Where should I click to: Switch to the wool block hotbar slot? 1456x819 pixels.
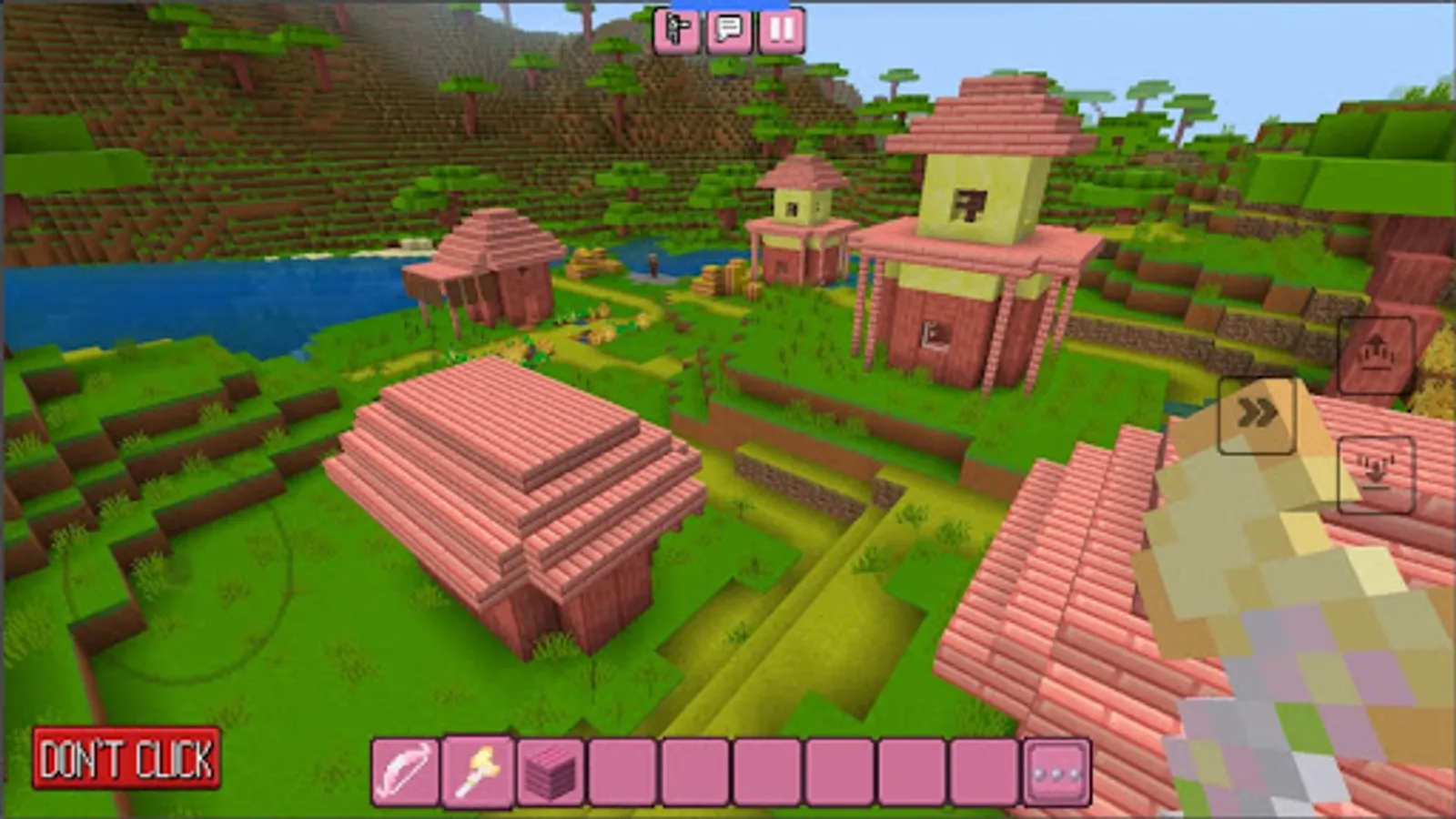click(543, 769)
